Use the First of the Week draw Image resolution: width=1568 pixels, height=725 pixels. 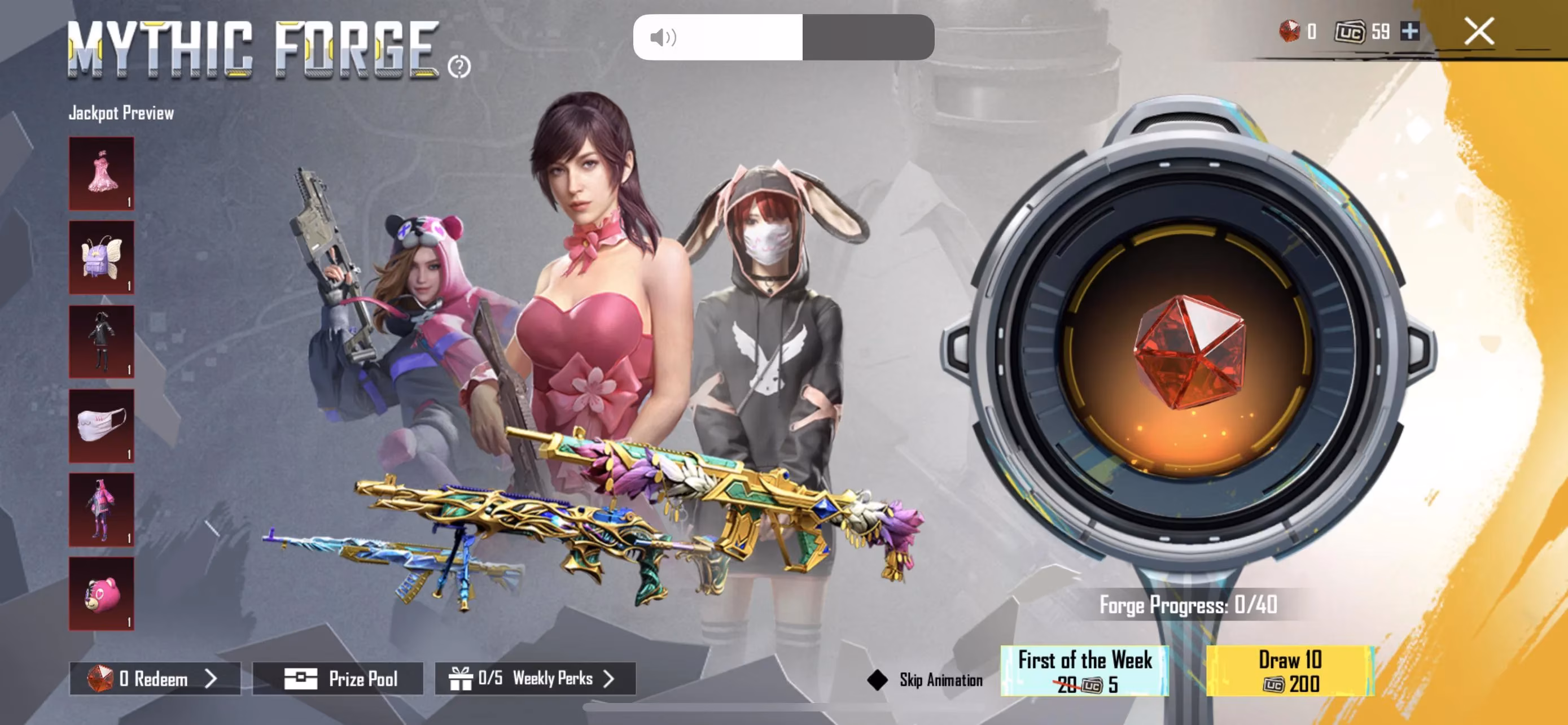coord(1085,671)
